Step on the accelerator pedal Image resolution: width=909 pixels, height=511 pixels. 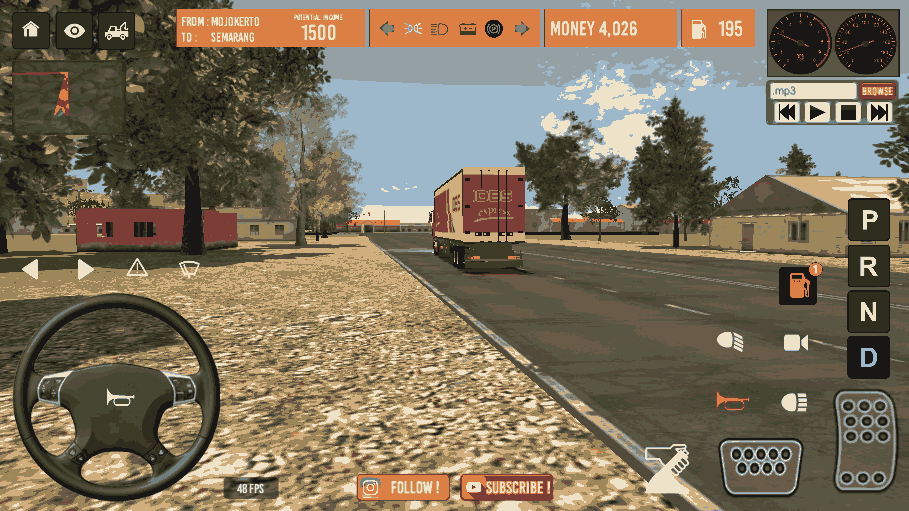(864, 440)
